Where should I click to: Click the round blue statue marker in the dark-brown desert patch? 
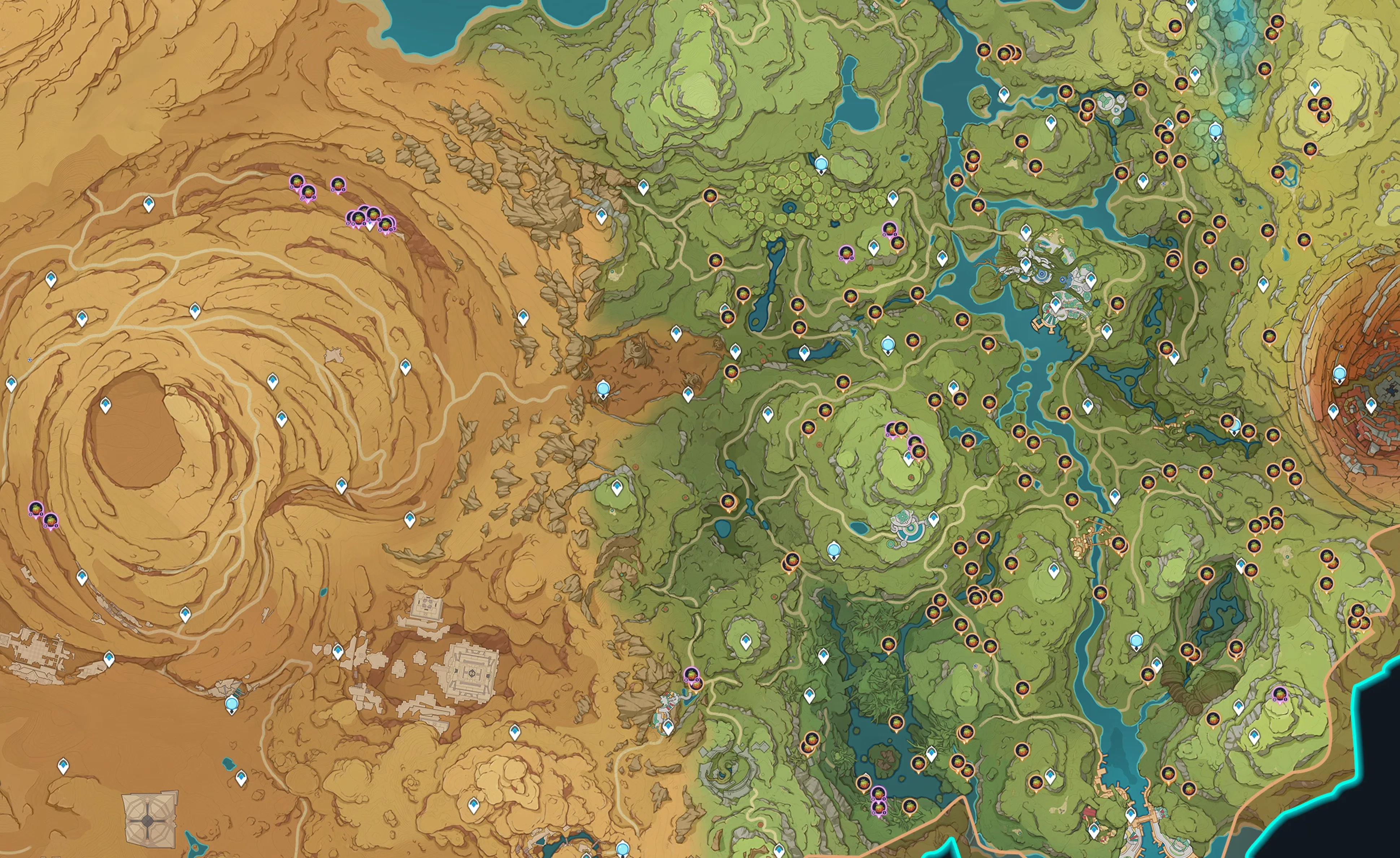[x=603, y=389]
